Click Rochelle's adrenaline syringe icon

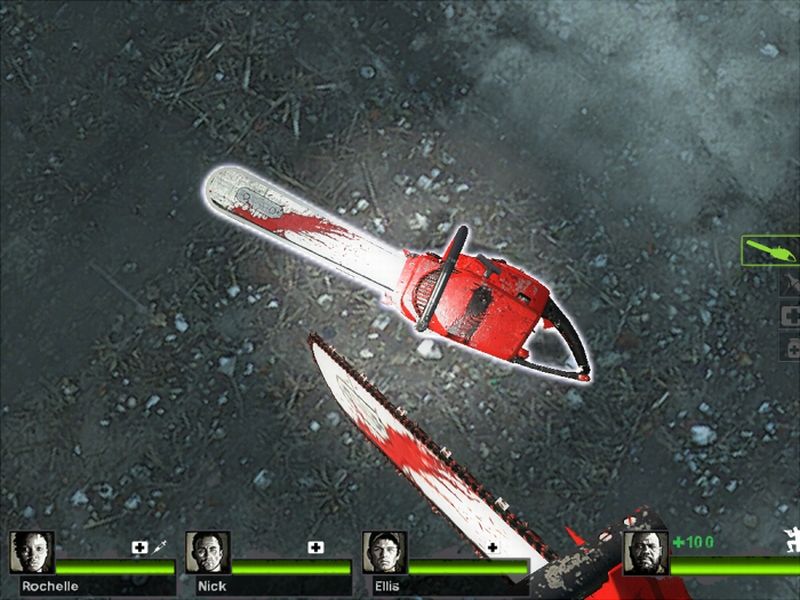(x=162, y=548)
